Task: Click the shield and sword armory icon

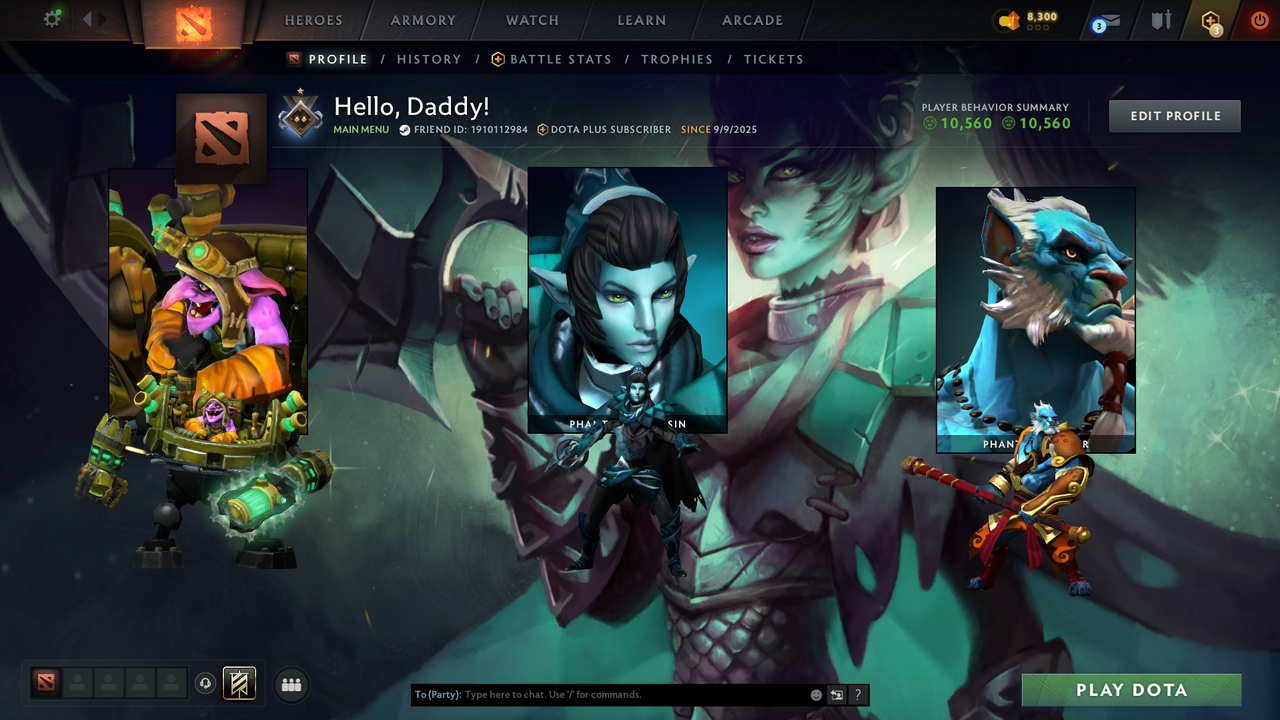Action: [1161, 18]
